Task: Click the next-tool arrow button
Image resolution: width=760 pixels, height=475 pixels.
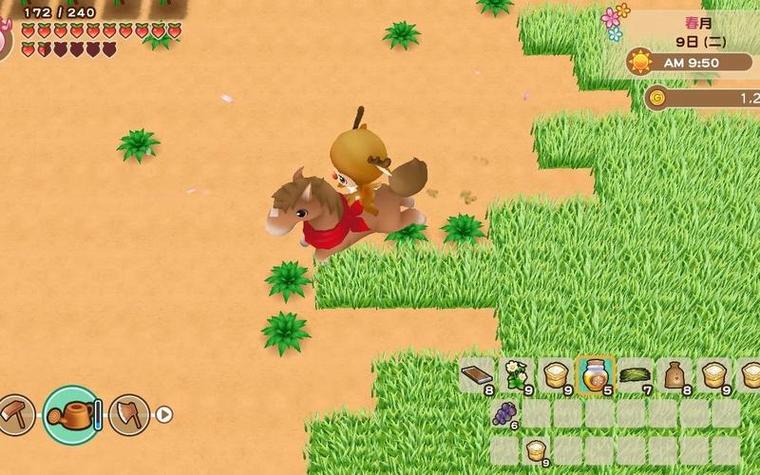Action: click(x=164, y=414)
